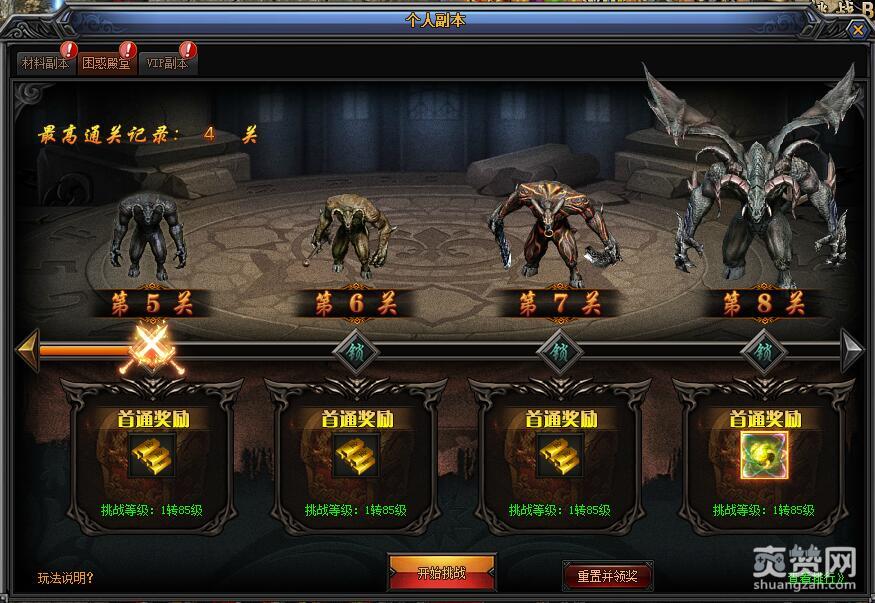Claim the 领 diamond for 第6关
Image resolution: width=875 pixels, height=603 pixels.
355,351
